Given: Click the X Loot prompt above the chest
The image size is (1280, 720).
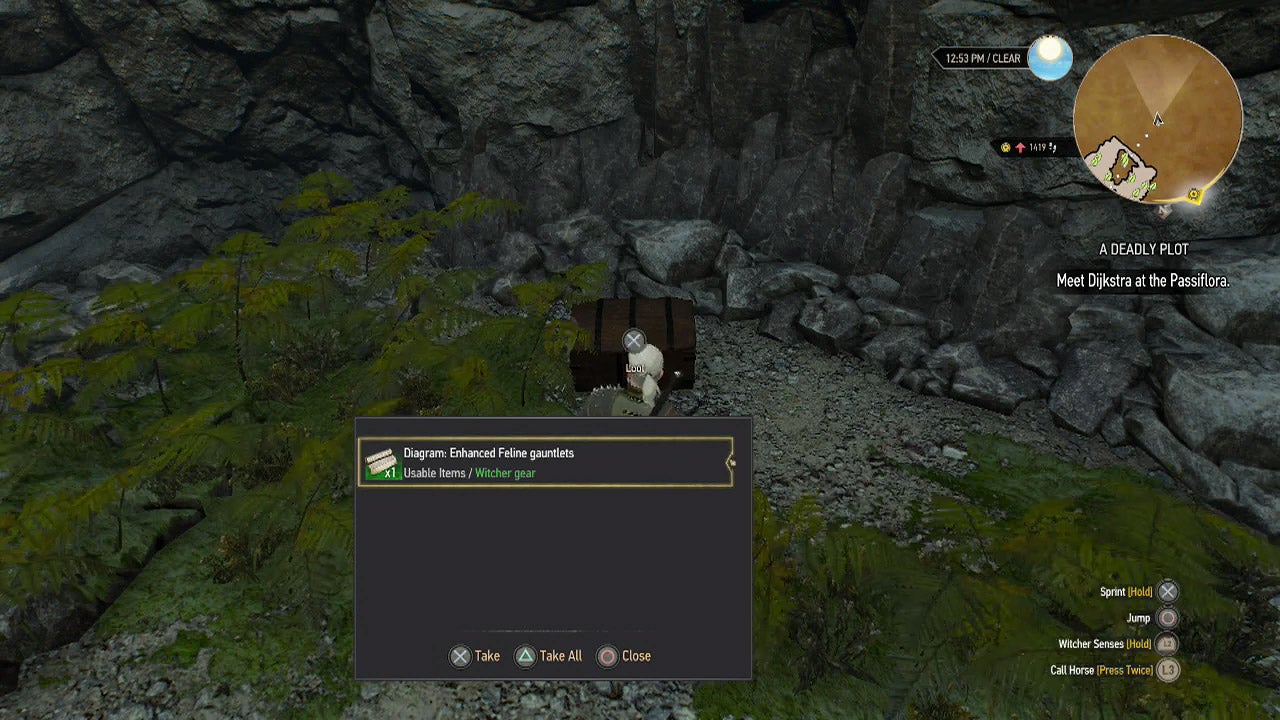Looking at the screenshot, I should [634, 340].
